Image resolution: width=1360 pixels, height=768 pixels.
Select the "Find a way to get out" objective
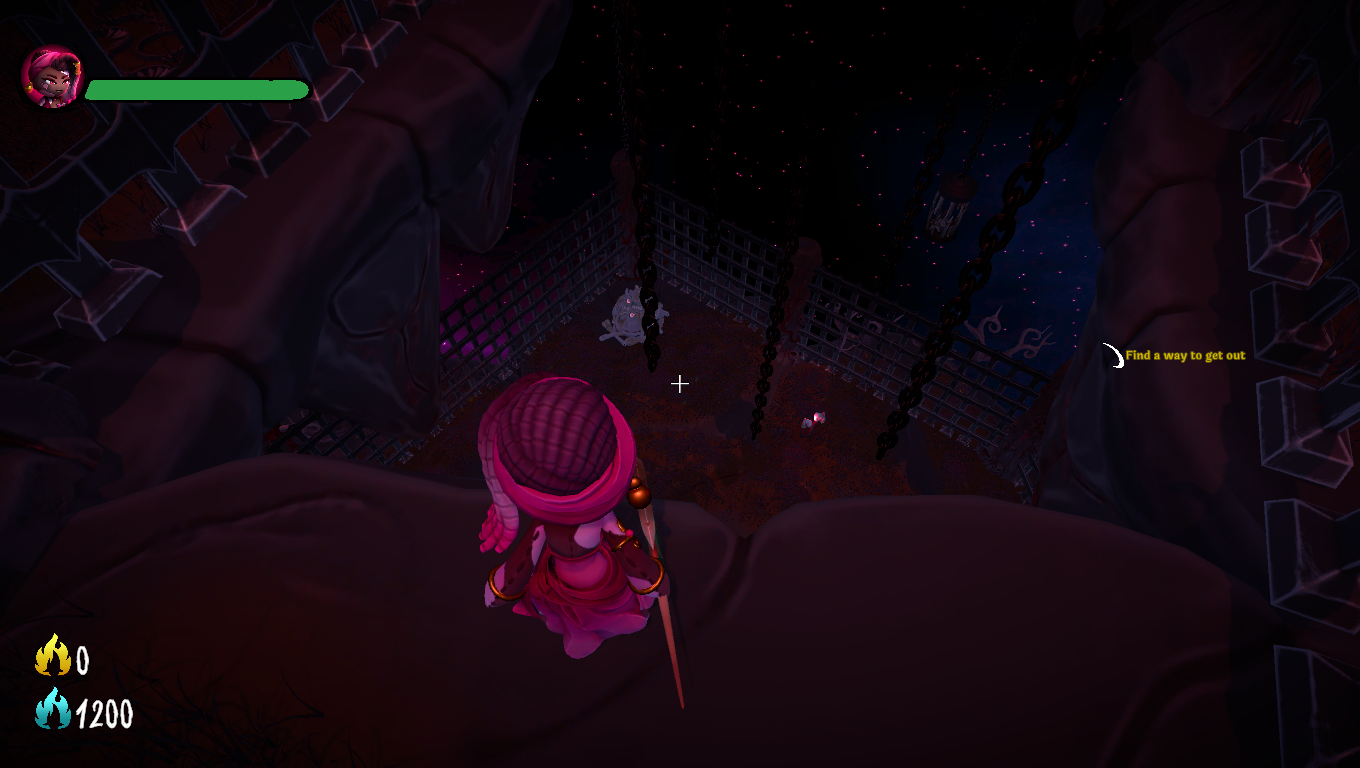click(x=1185, y=355)
